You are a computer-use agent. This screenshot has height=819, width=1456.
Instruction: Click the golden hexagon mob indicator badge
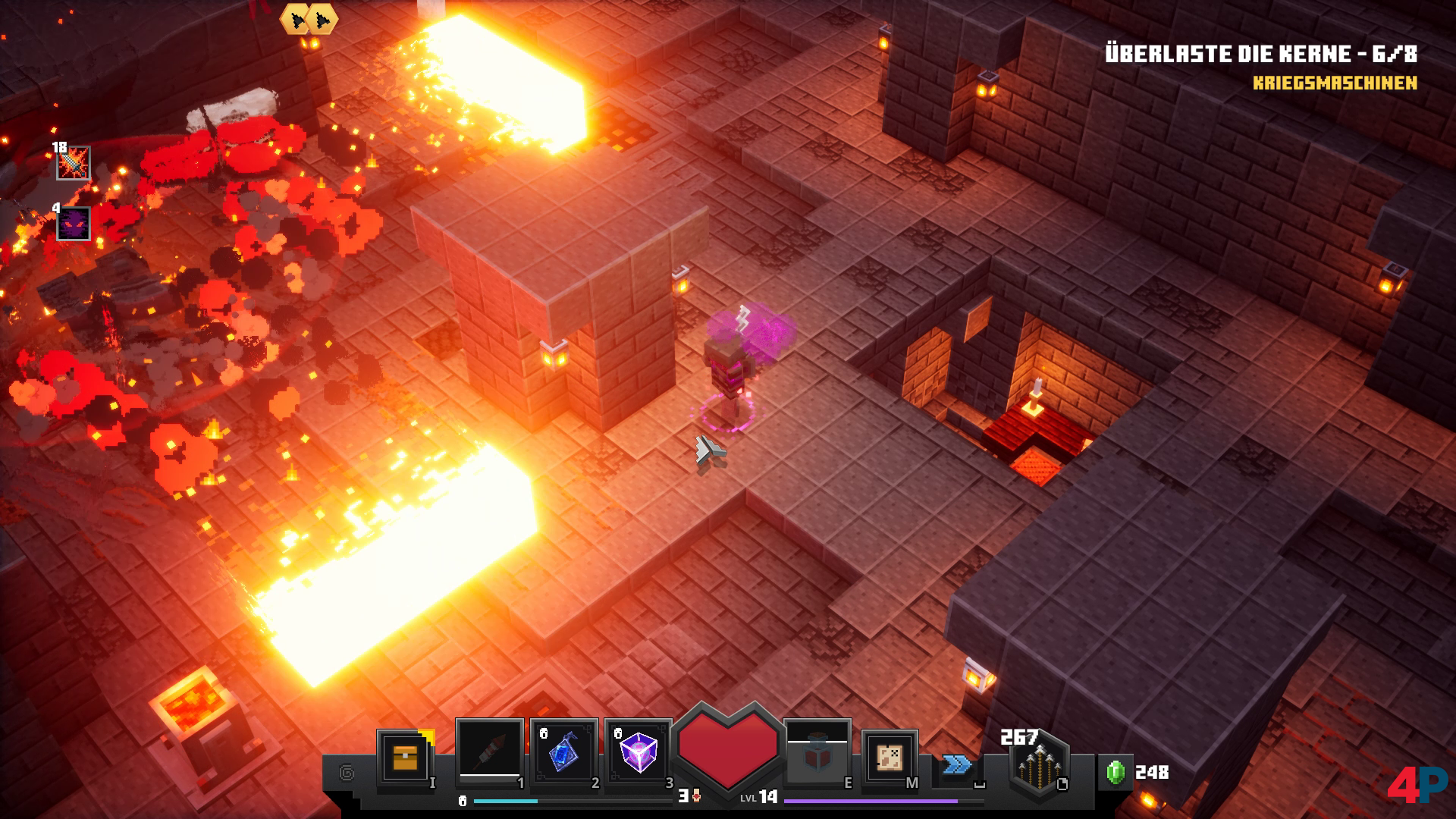[309, 19]
